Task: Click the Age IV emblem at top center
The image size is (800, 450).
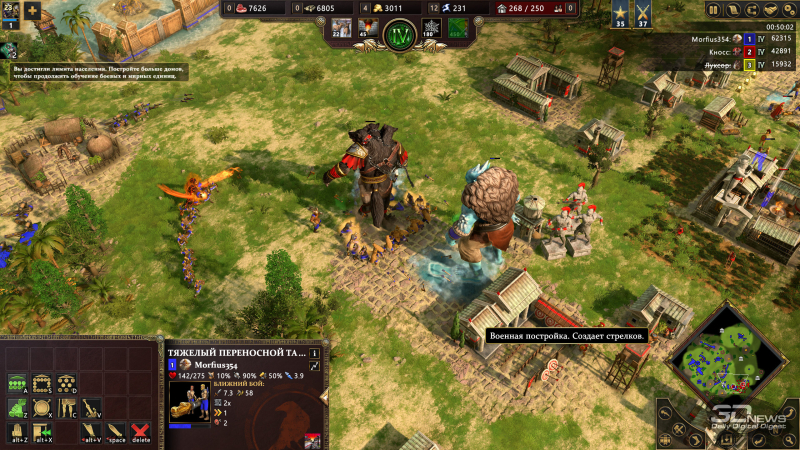Action: 401,36
